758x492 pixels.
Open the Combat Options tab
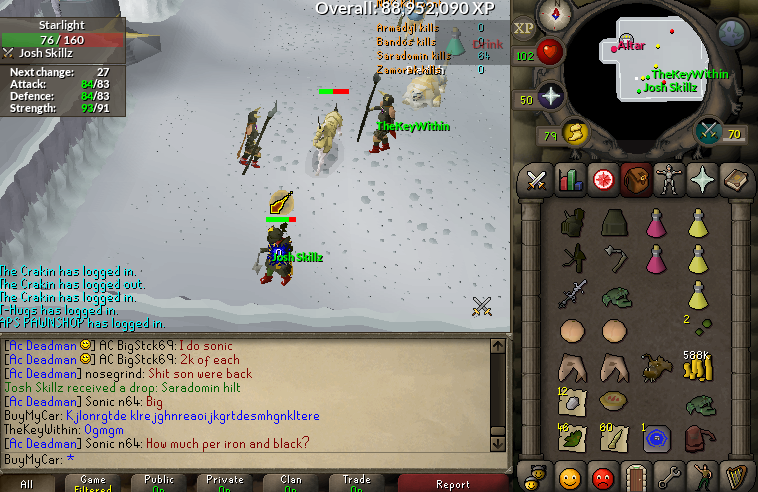point(536,180)
